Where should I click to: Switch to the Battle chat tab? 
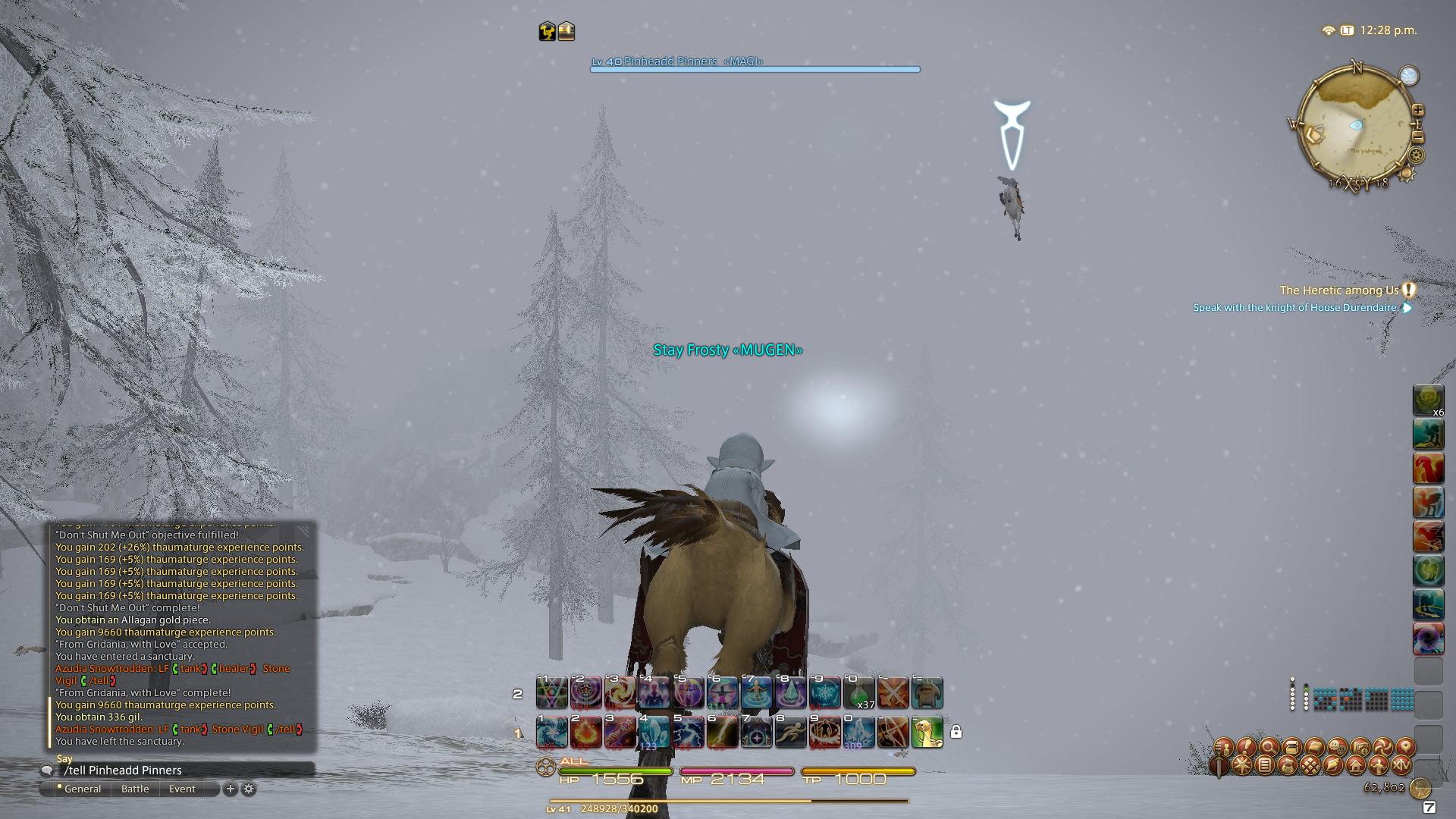tap(135, 789)
